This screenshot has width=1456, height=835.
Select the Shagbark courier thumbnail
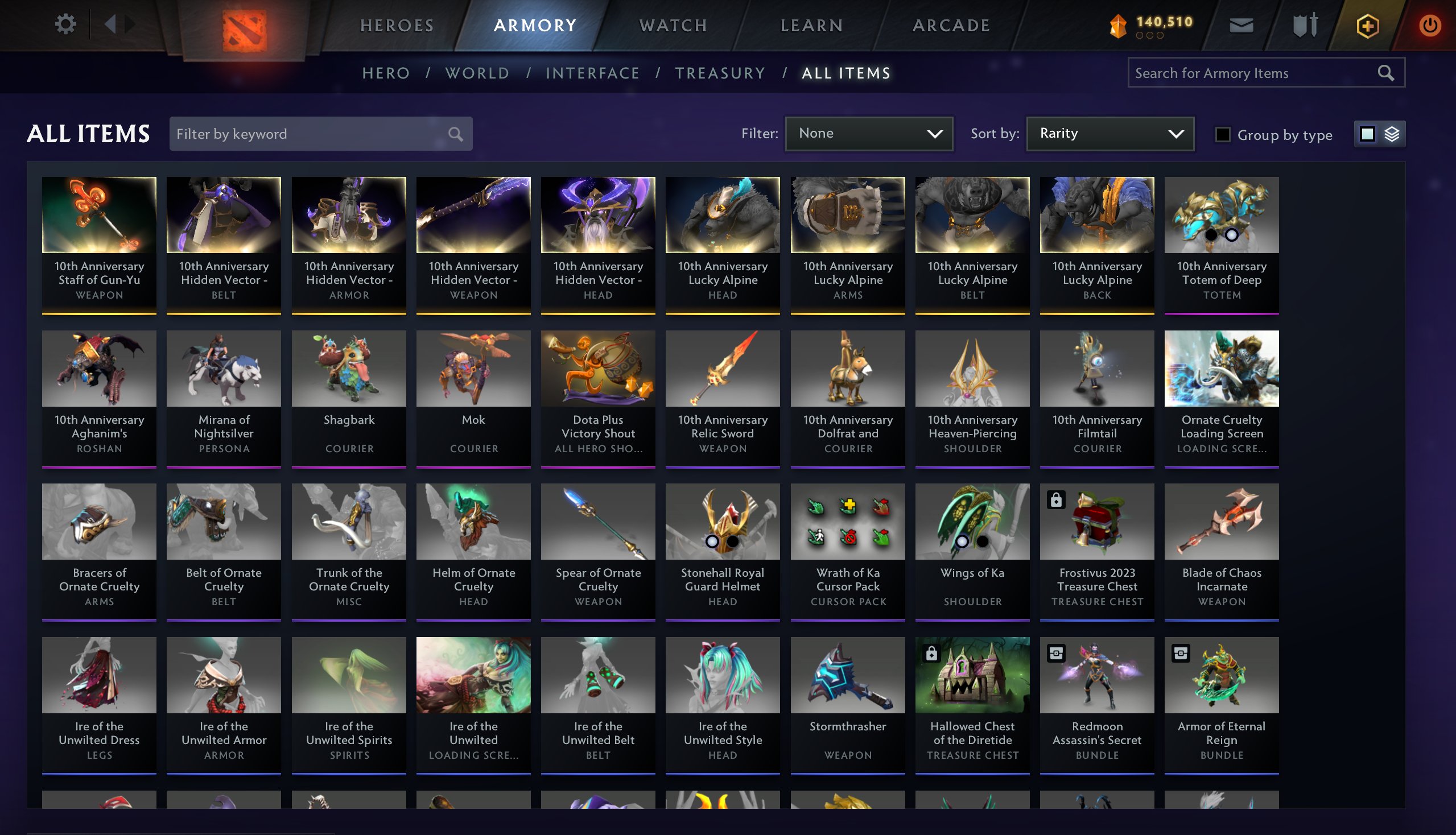348,369
